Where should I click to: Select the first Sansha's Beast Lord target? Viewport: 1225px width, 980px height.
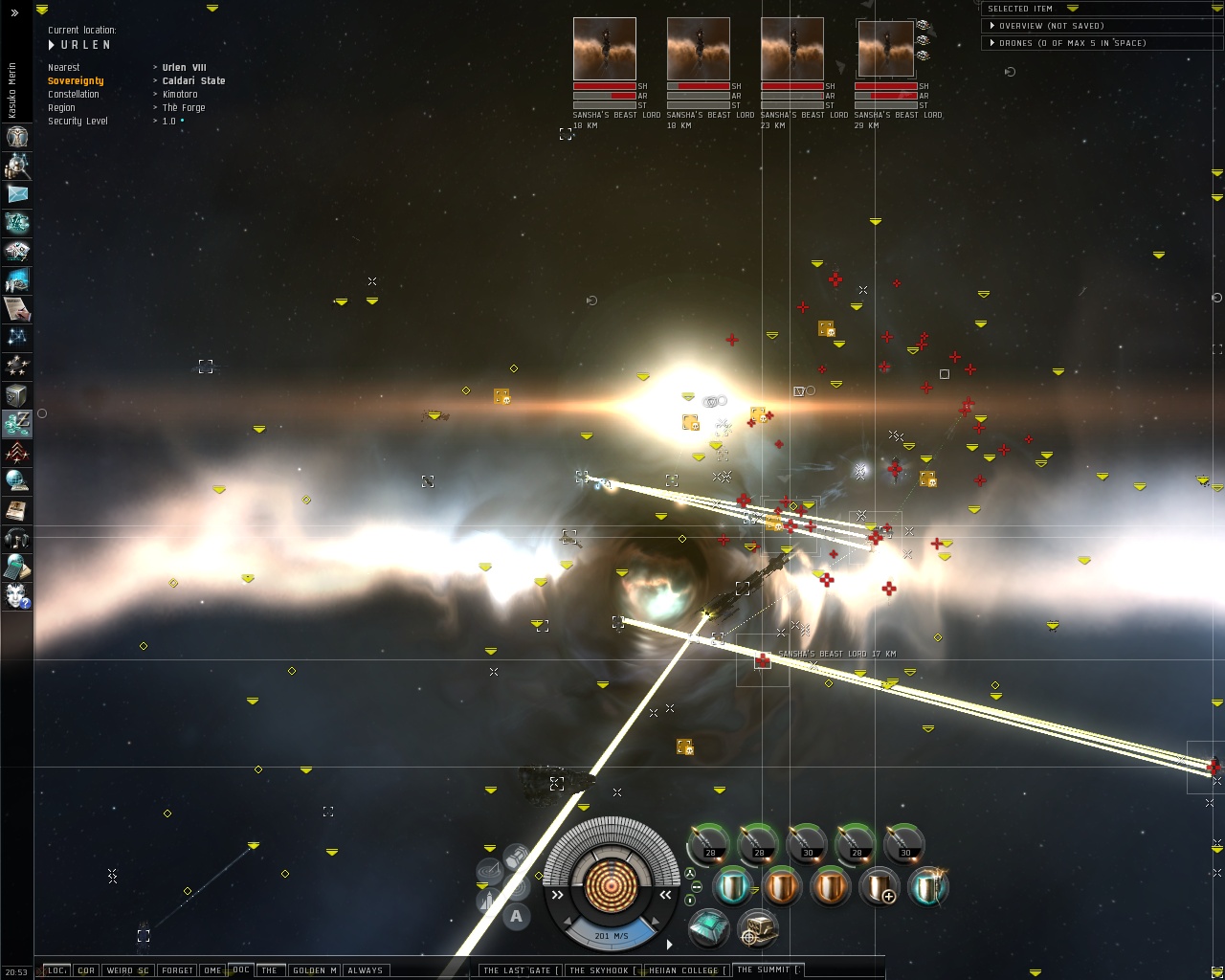click(x=605, y=49)
